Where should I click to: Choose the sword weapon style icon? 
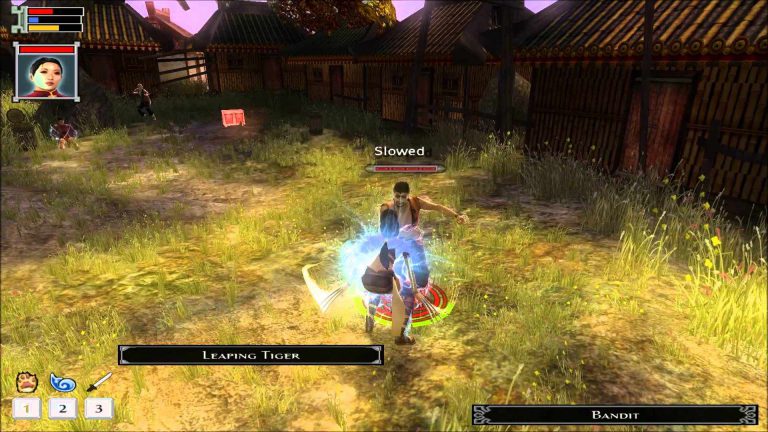98,382
